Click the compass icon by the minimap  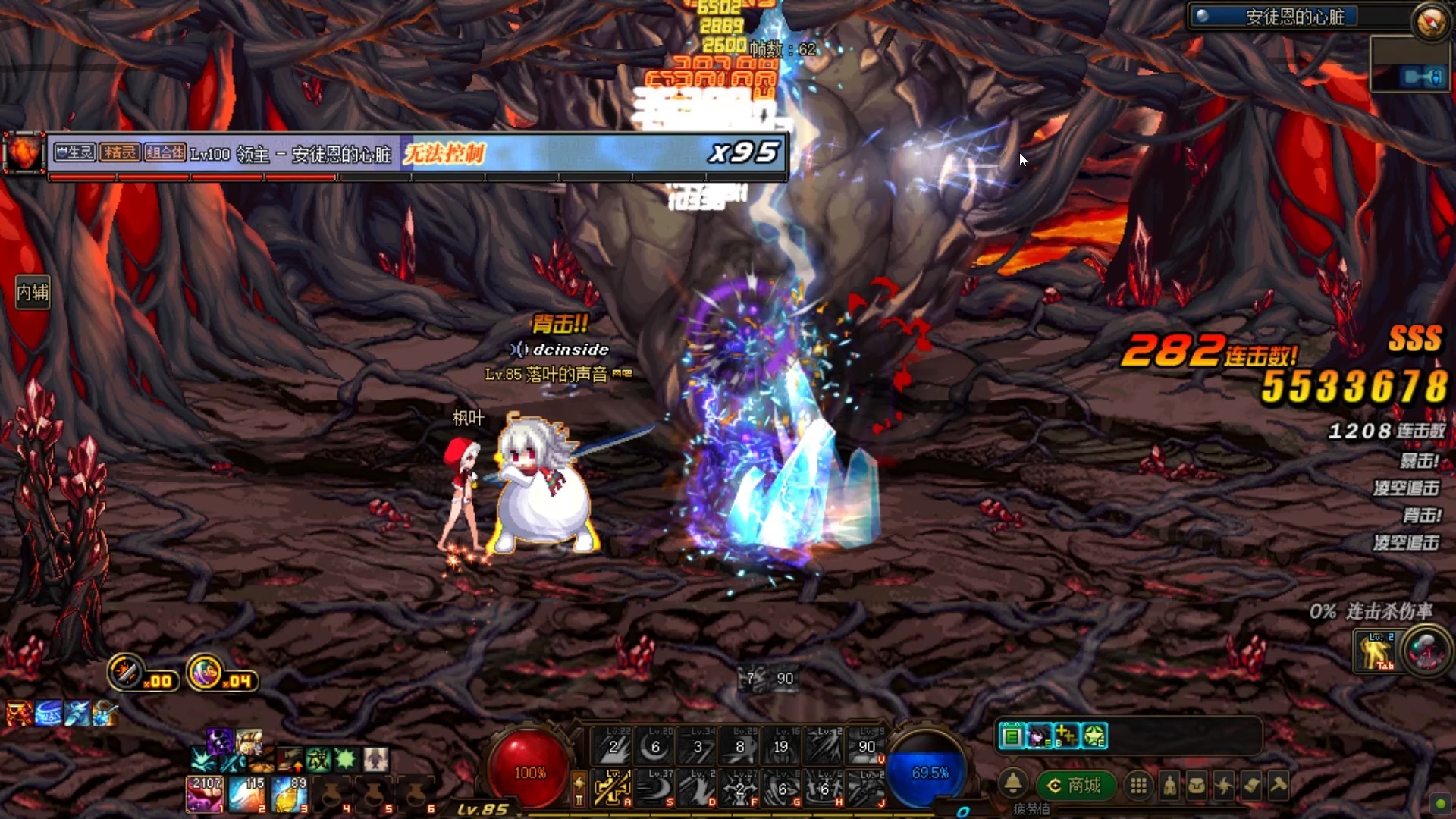1430,21
